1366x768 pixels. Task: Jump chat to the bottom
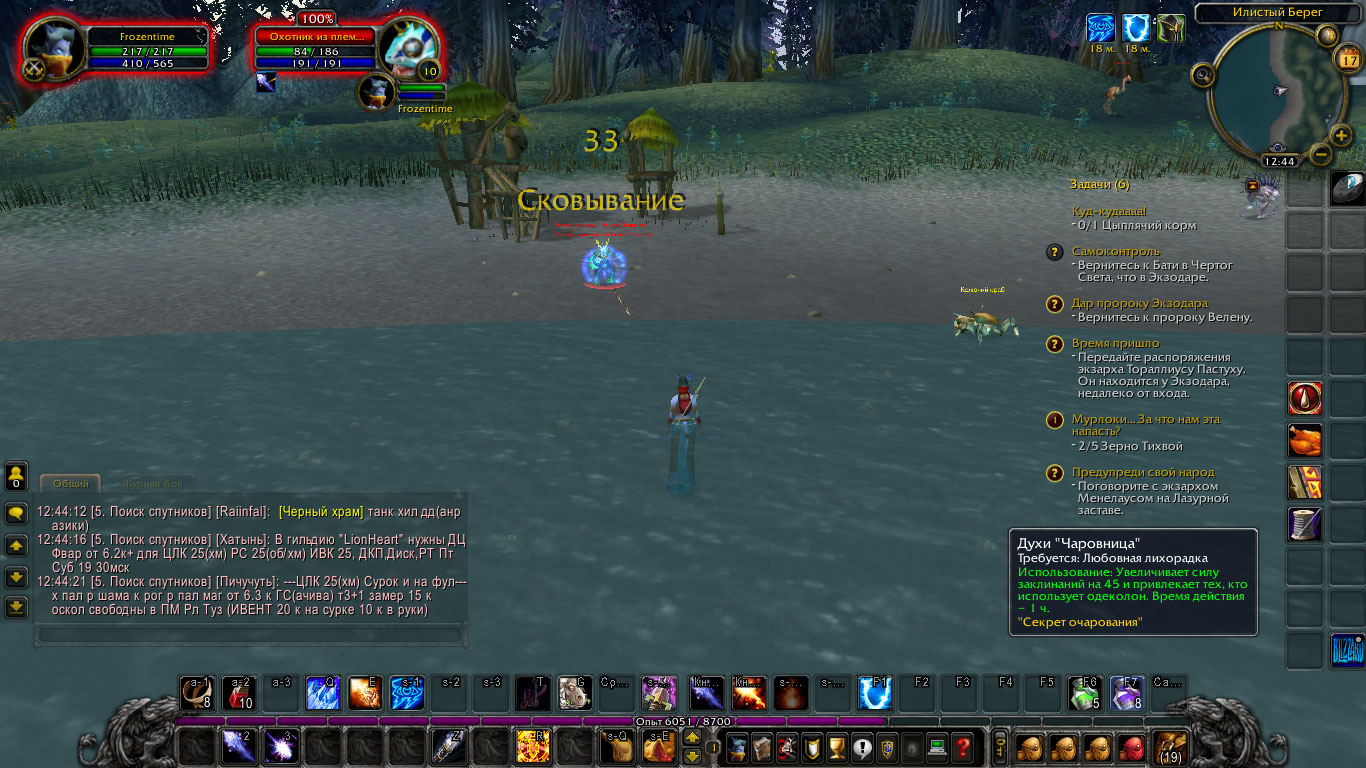(x=16, y=607)
